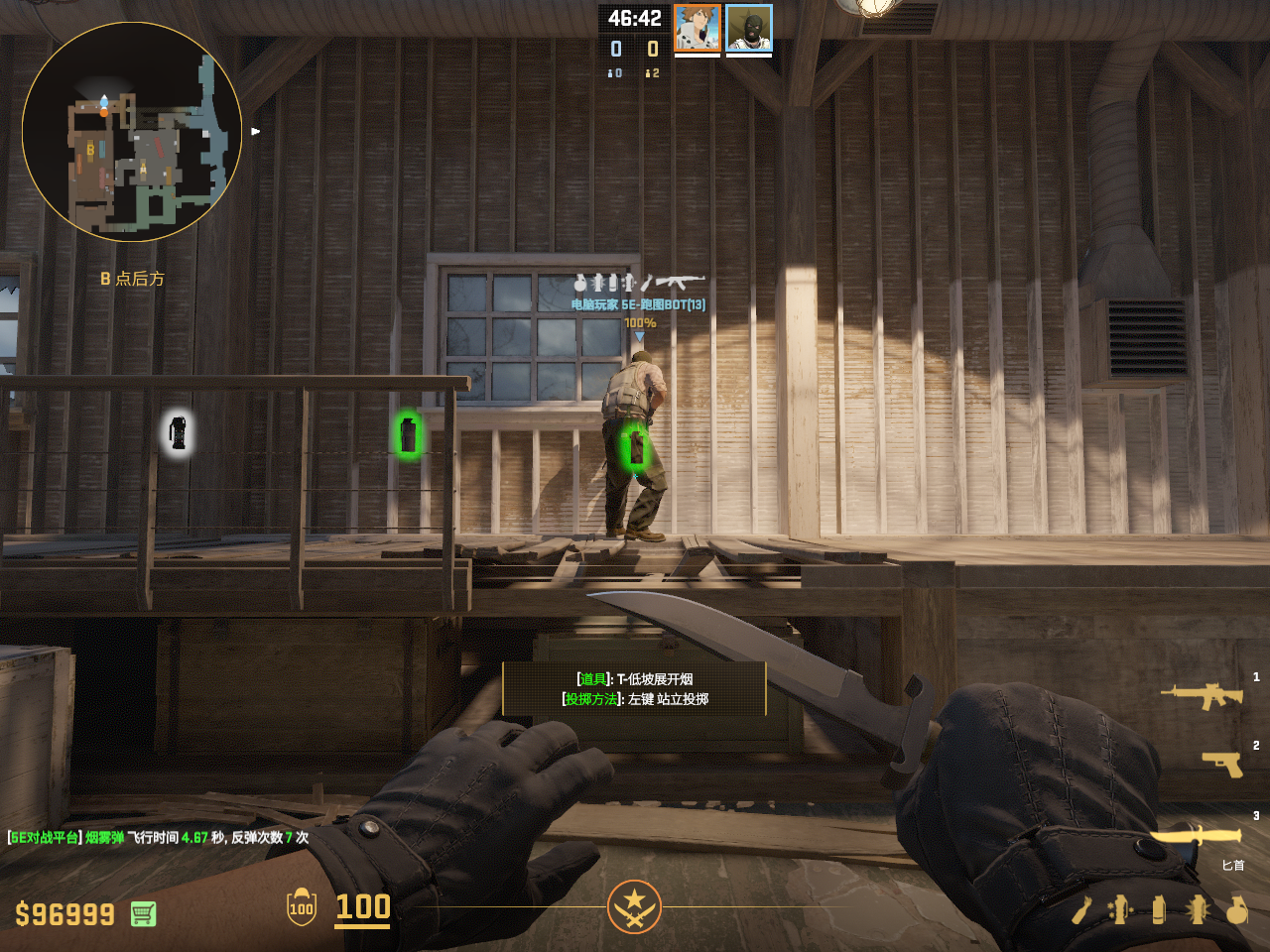Open the buy menu cart icon

click(143, 913)
